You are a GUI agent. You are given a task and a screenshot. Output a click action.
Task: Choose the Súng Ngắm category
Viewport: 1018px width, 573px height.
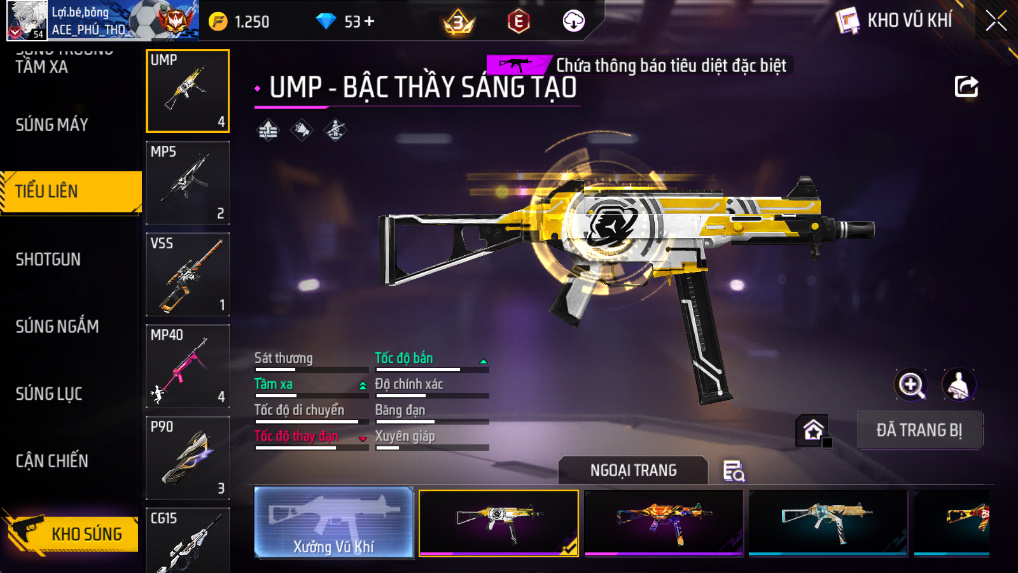click(x=57, y=327)
